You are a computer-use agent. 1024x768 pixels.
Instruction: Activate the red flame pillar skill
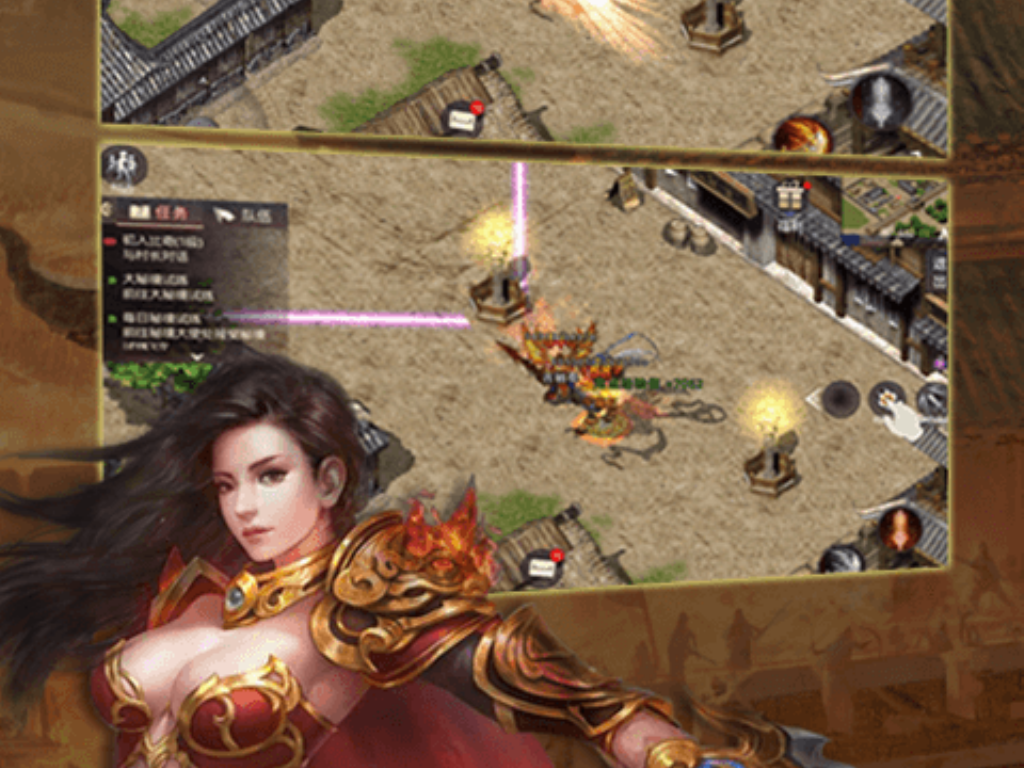(899, 528)
